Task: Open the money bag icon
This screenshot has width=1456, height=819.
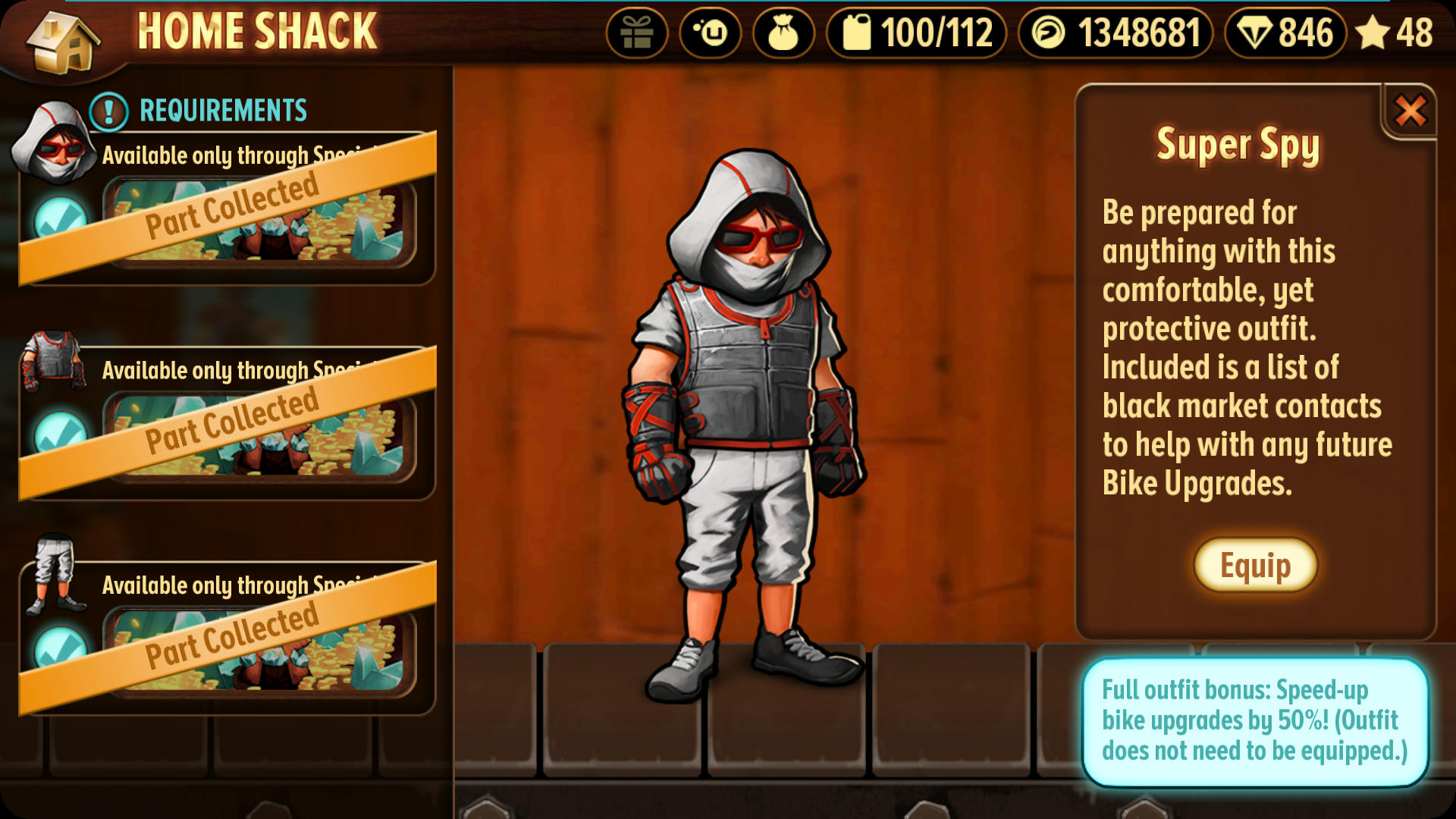Action: (783, 33)
